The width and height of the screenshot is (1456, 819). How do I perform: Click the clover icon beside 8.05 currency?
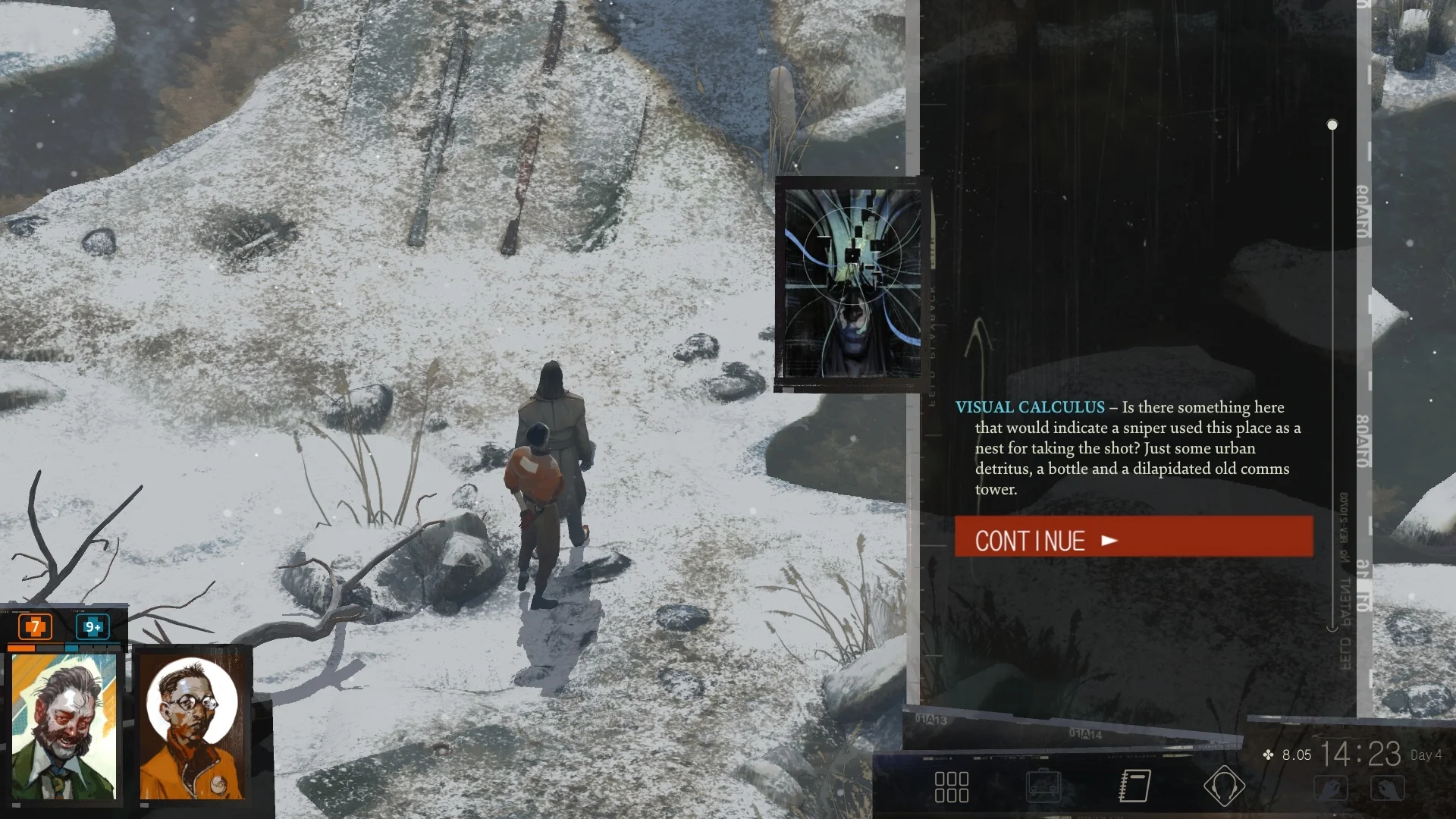pos(1267,755)
